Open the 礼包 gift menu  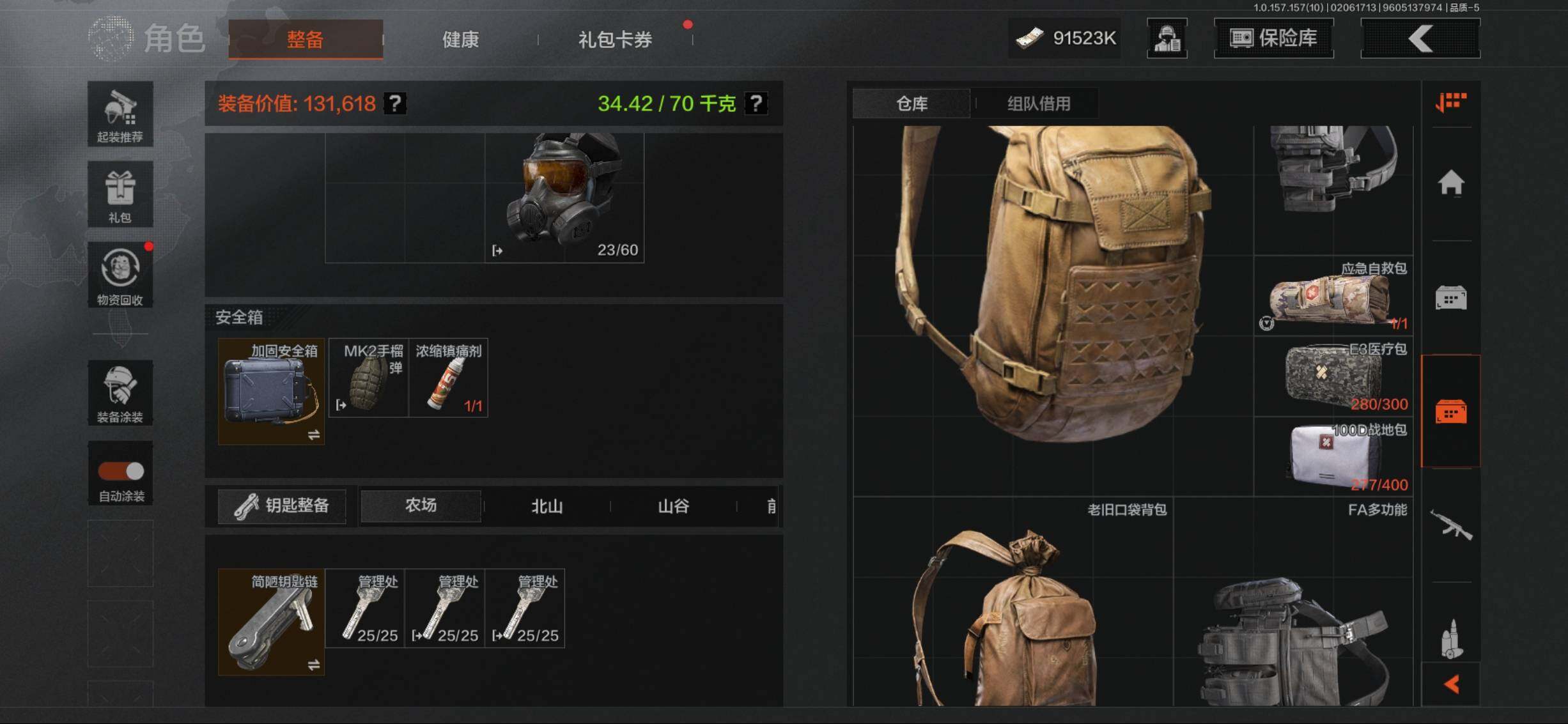(120, 194)
